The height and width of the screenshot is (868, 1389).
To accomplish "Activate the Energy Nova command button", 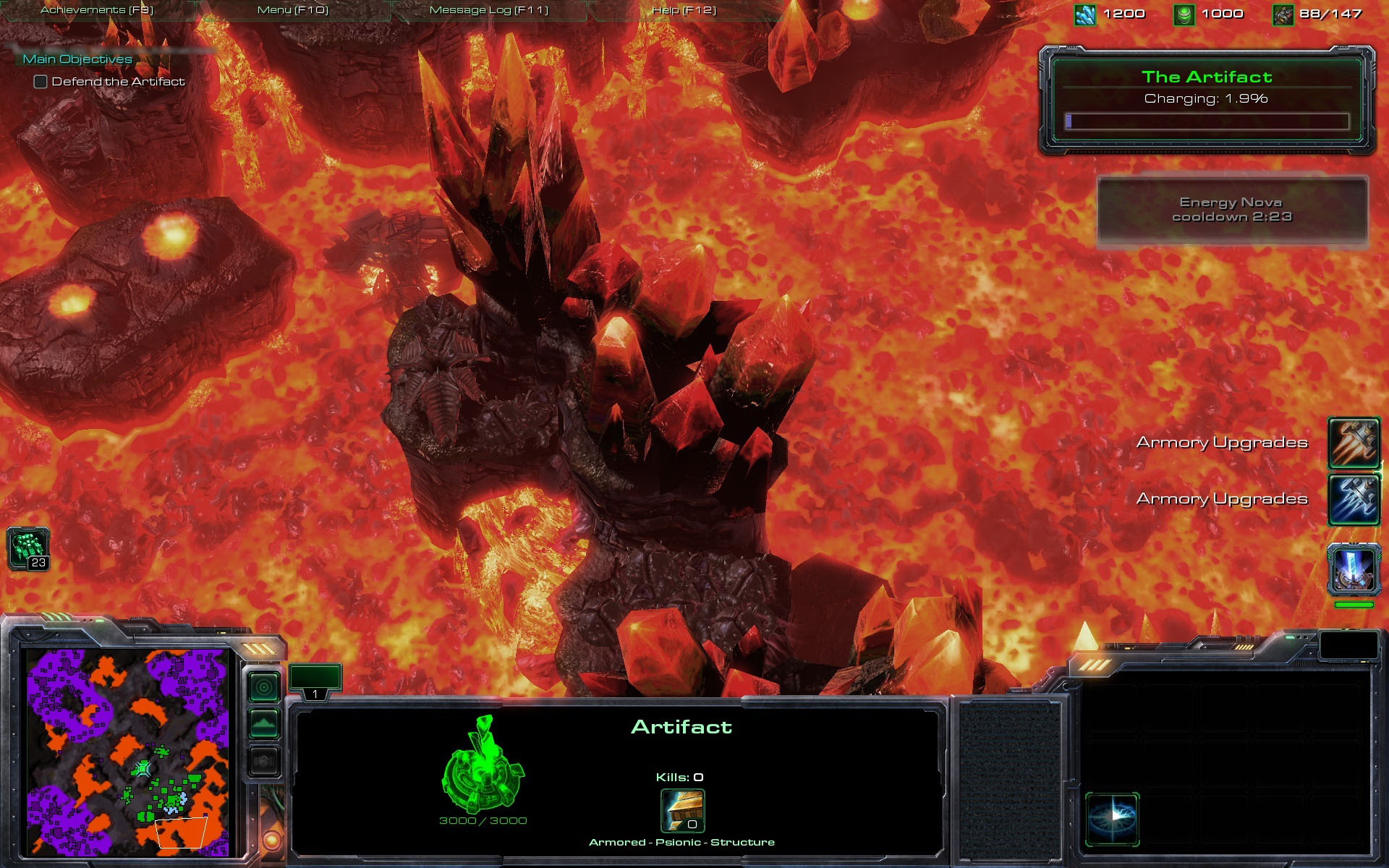I will click(x=1113, y=819).
